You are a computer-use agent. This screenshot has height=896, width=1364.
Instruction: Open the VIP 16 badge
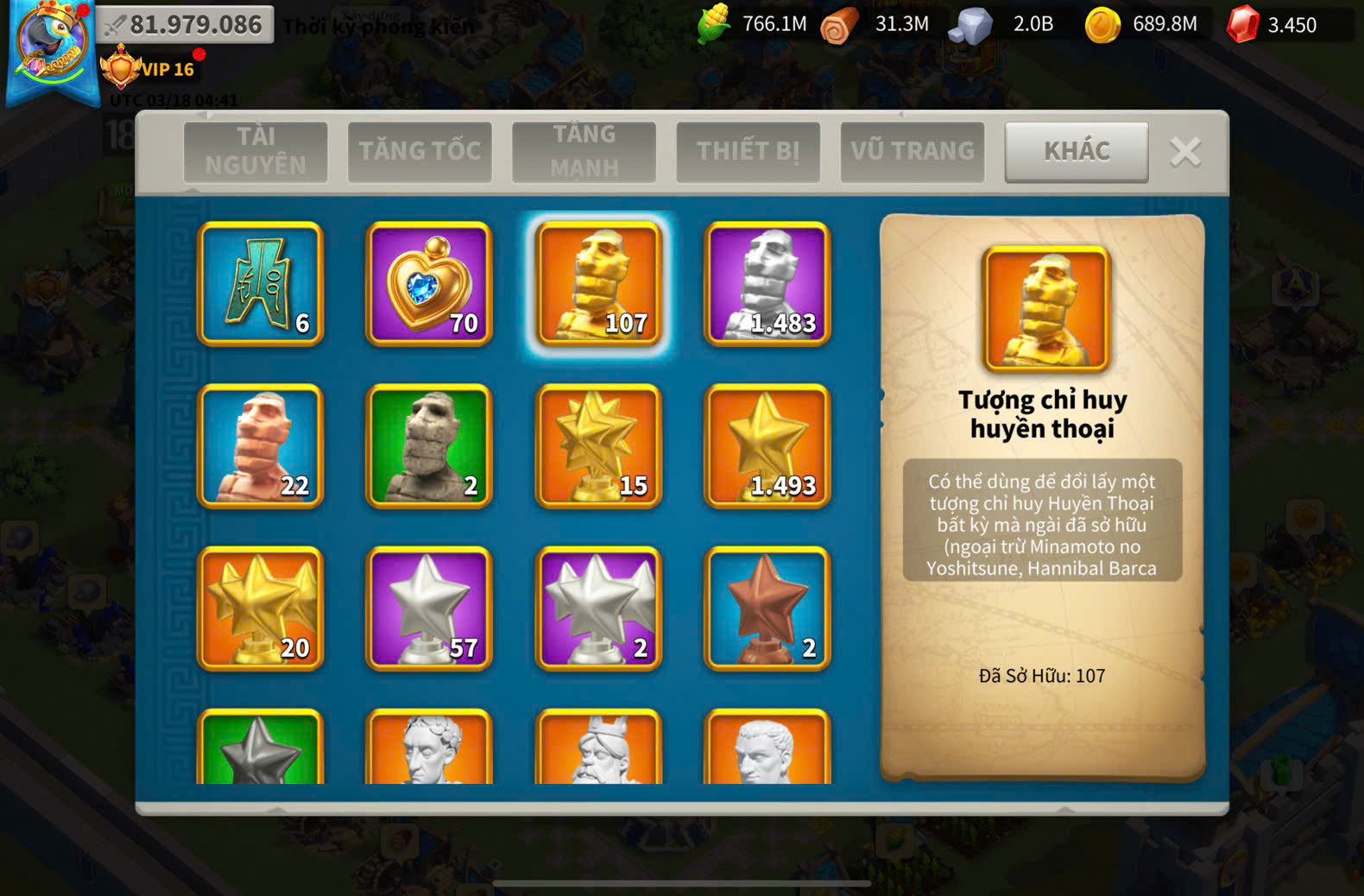click(148, 69)
